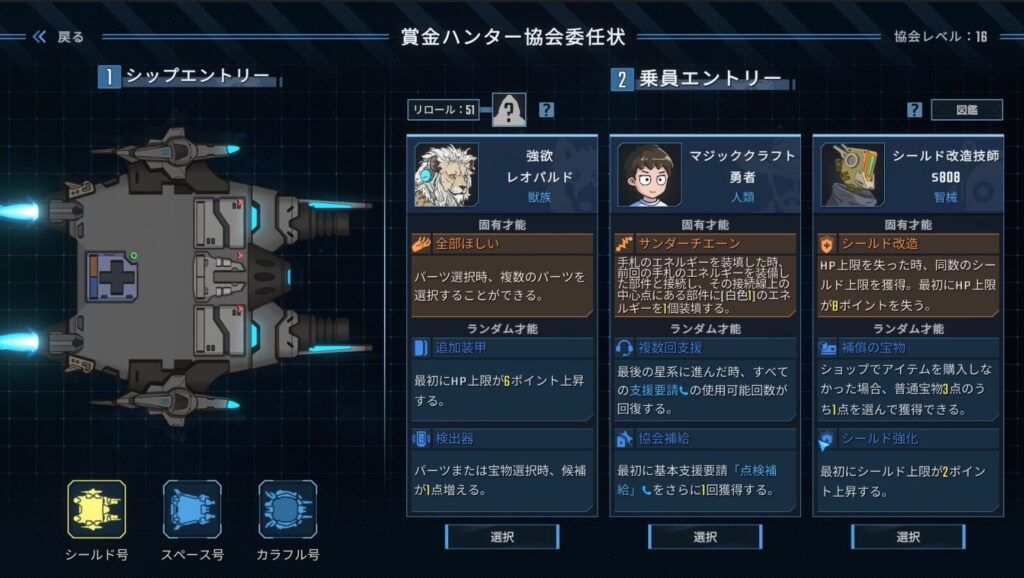This screenshot has height=578, width=1024.
Task: Select crew member レオパルド
Action: point(502,537)
